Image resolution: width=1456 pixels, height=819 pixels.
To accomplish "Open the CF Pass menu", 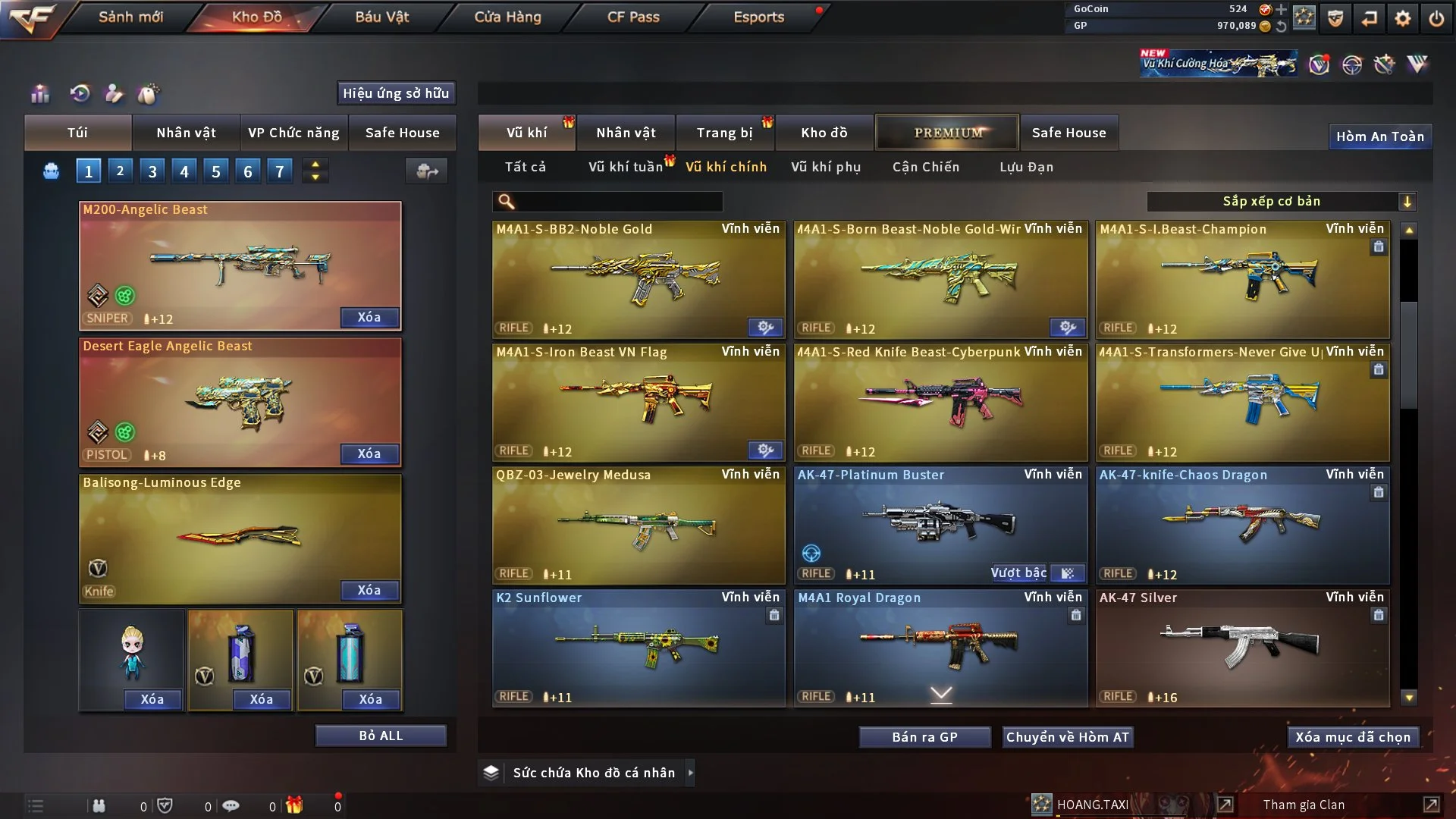I will coord(633,17).
